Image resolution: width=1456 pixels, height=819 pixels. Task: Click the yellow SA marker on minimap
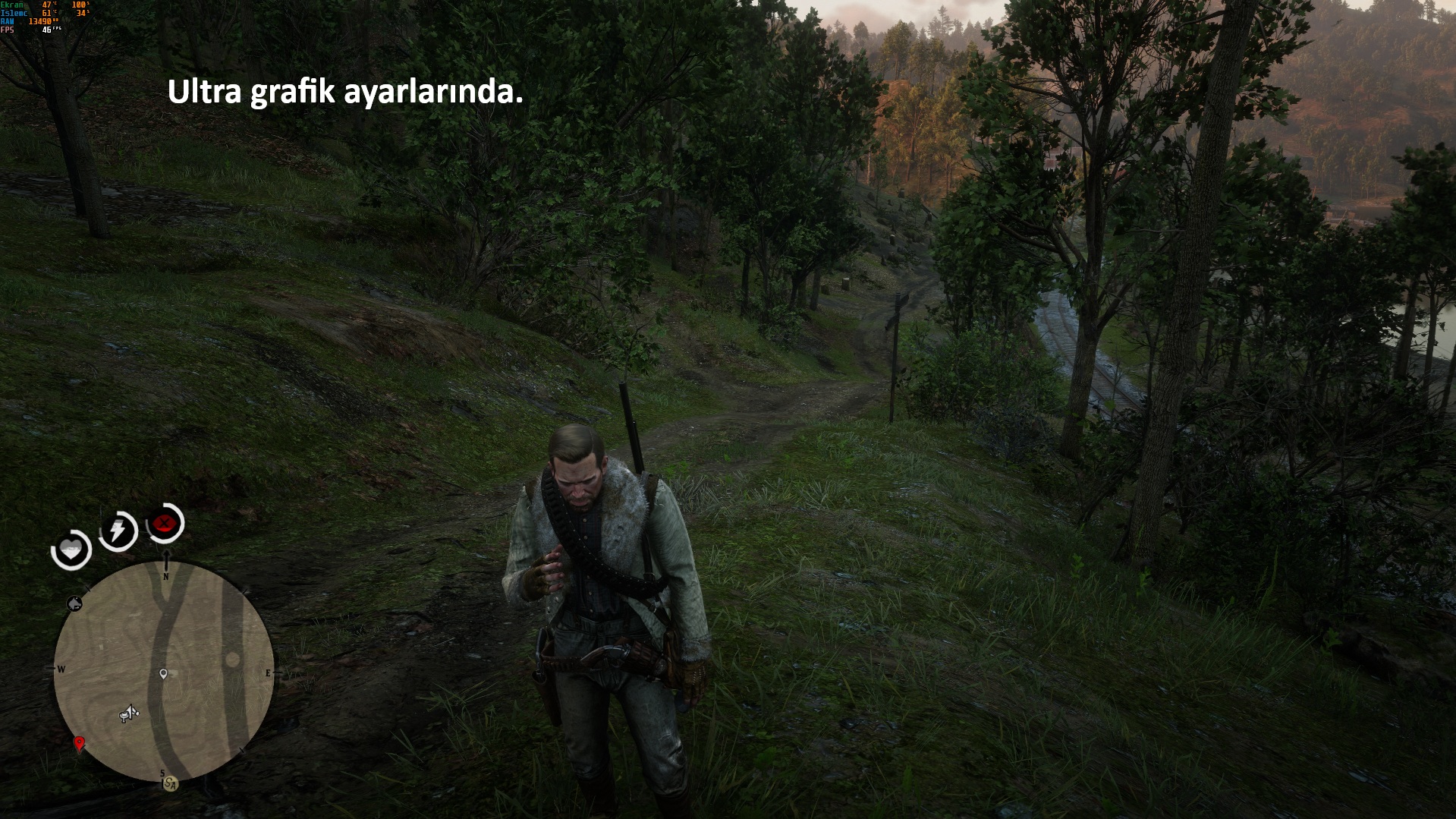tap(171, 785)
